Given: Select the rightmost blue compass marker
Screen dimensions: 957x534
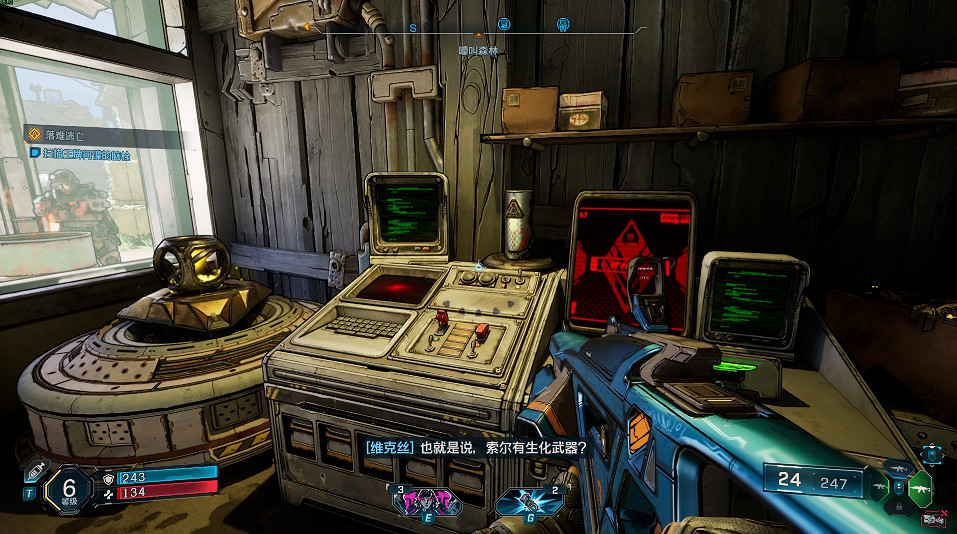Looking at the screenshot, I should pyautogui.click(x=562, y=25).
